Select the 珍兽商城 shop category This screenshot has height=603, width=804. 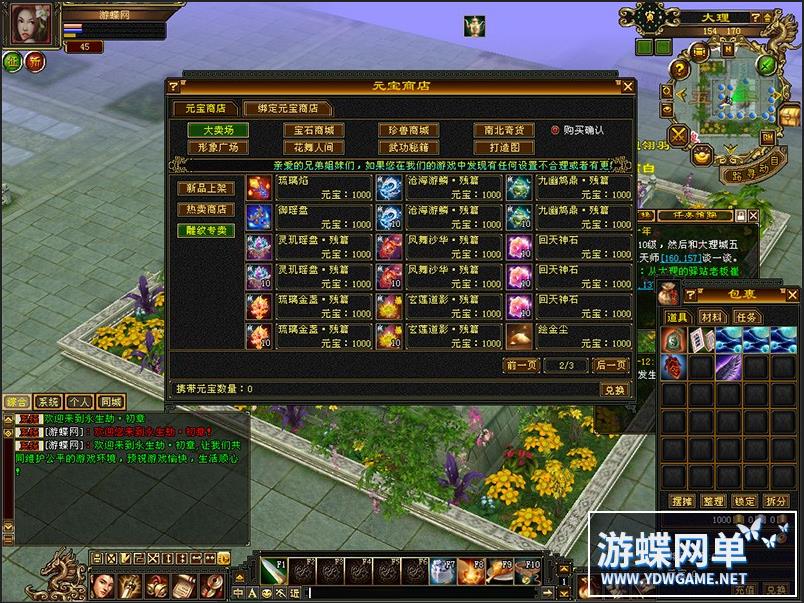click(x=408, y=130)
